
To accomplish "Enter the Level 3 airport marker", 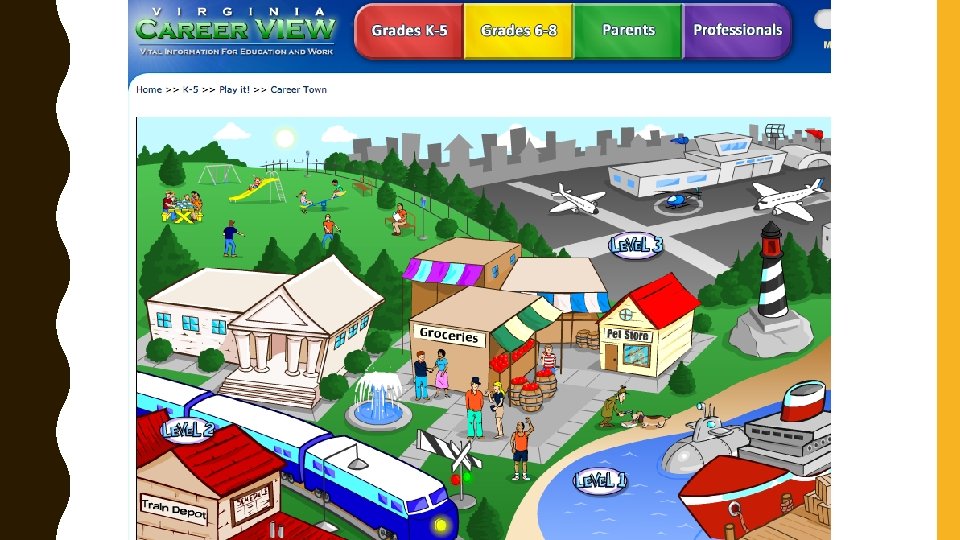I will tap(636, 245).
